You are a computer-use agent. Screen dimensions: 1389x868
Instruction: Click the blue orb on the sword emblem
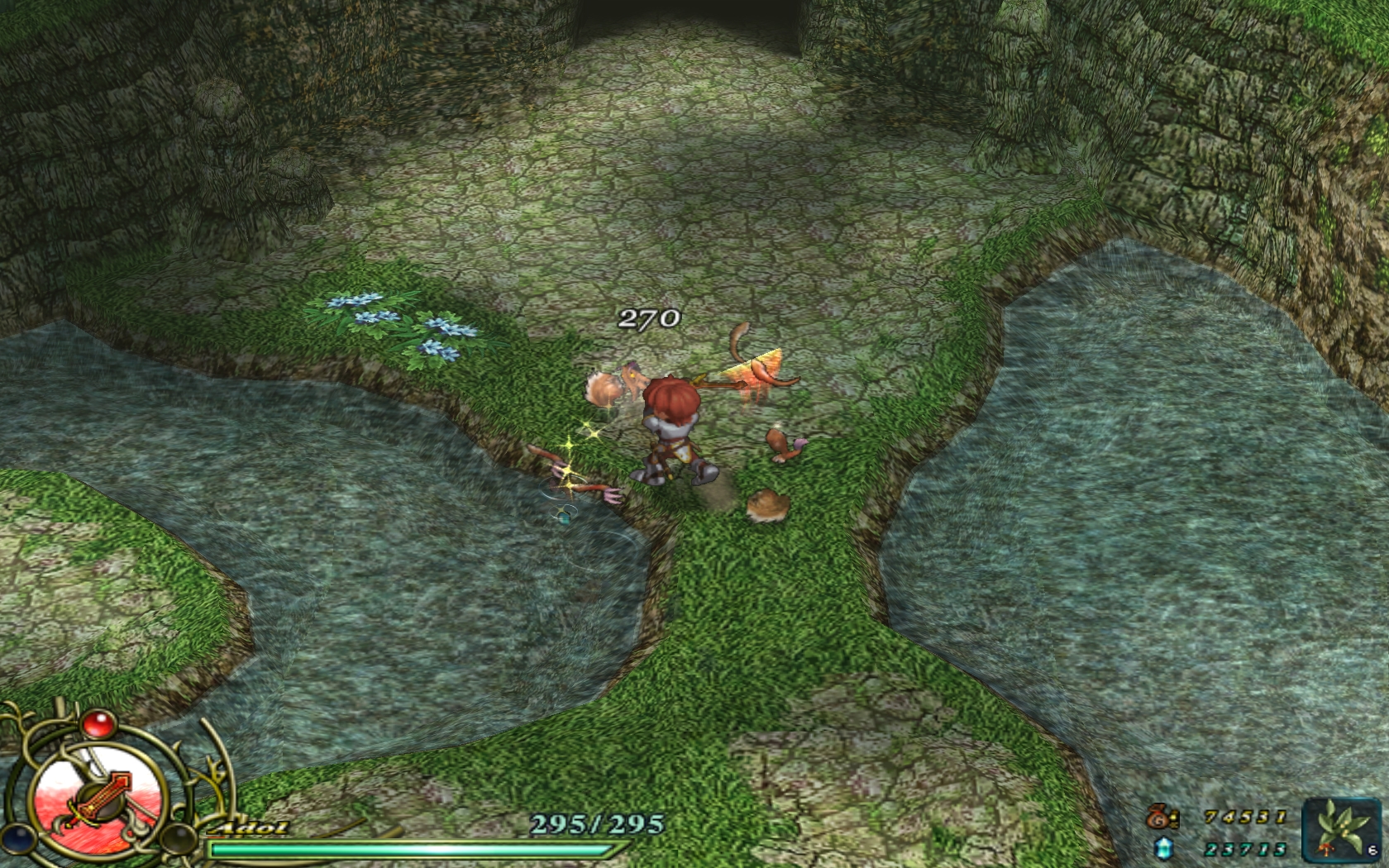tap(17, 837)
